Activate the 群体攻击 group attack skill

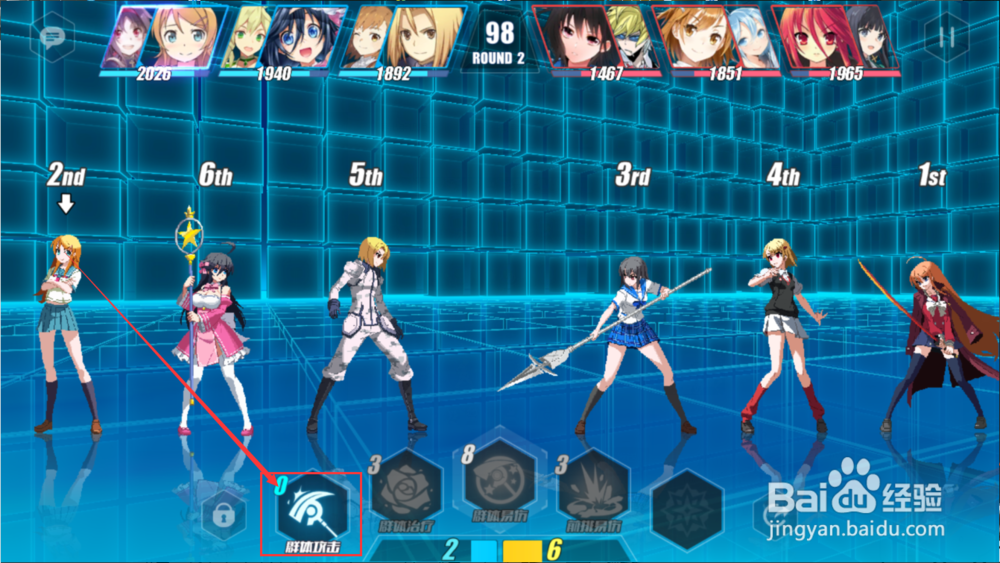click(x=312, y=510)
